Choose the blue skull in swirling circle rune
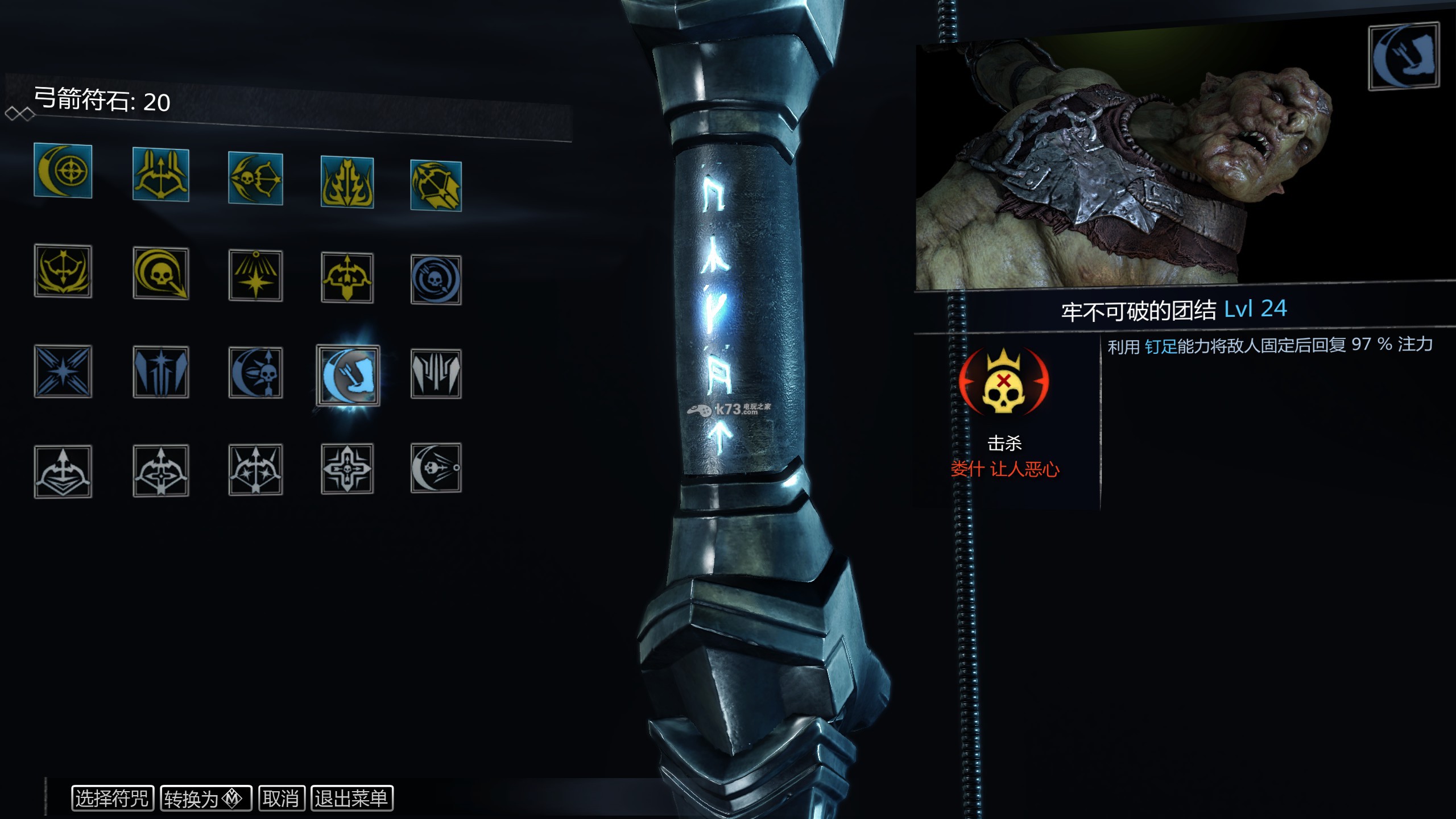 436,280
